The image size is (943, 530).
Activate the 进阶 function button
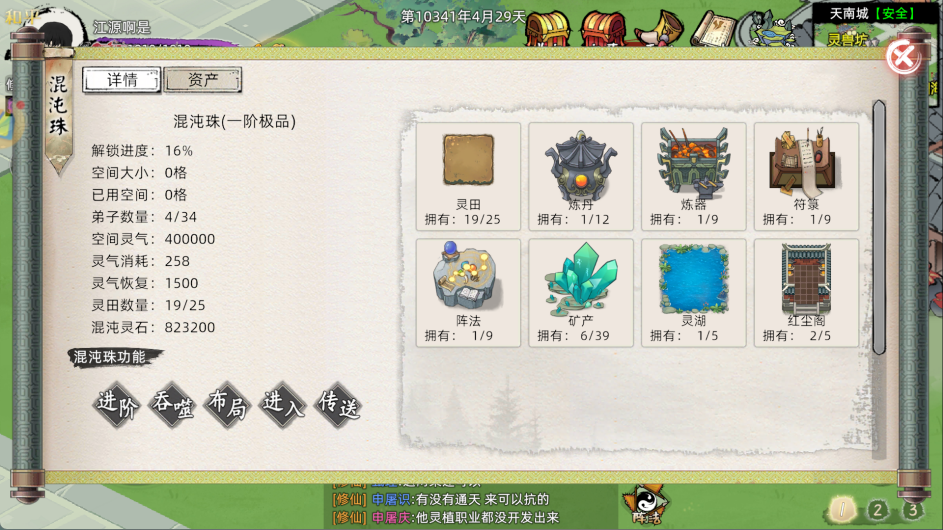tap(116, 404)
